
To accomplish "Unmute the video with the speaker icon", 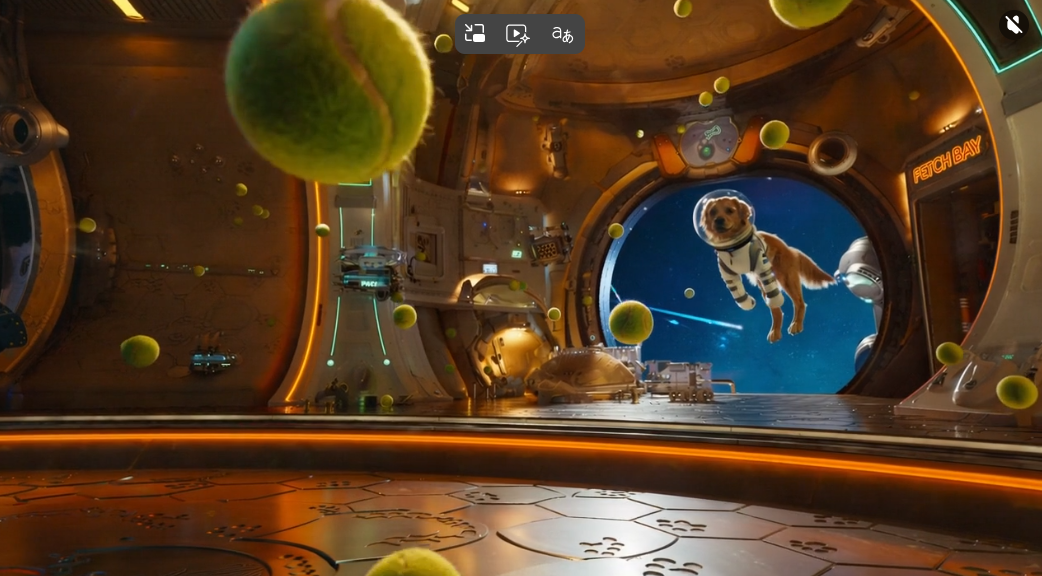I will click(x=1013, y=24).
